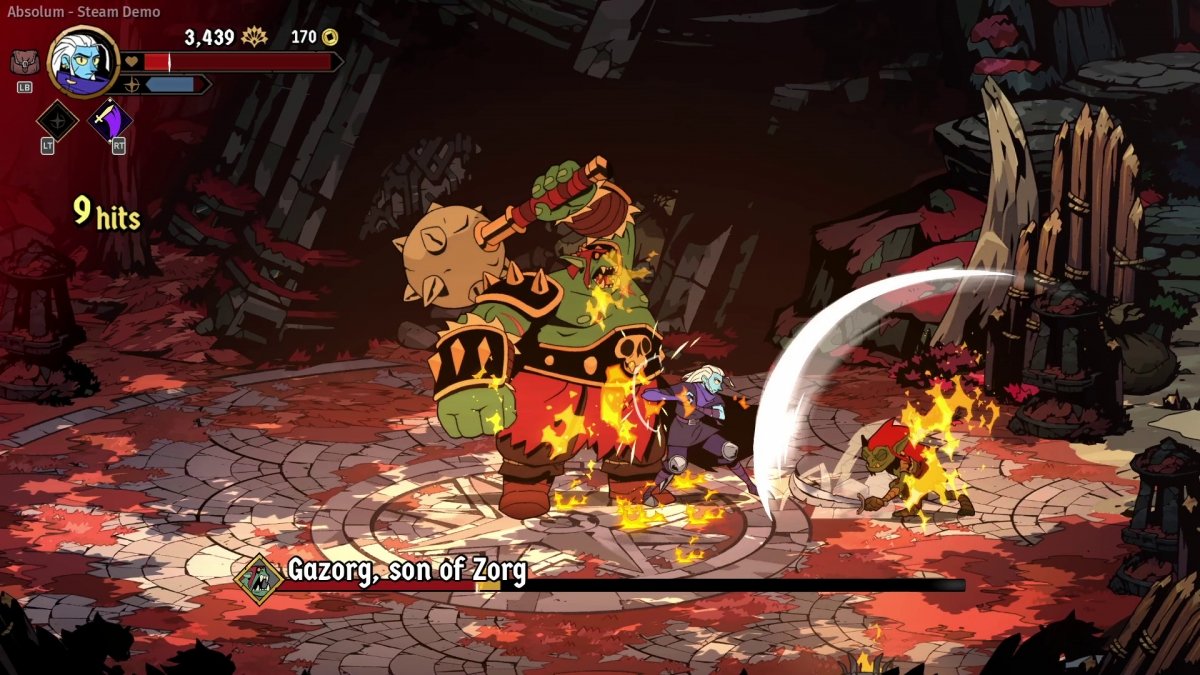Activate the purple sword slash ability
The image size is (1200, 675).
[x=110, y=121]
